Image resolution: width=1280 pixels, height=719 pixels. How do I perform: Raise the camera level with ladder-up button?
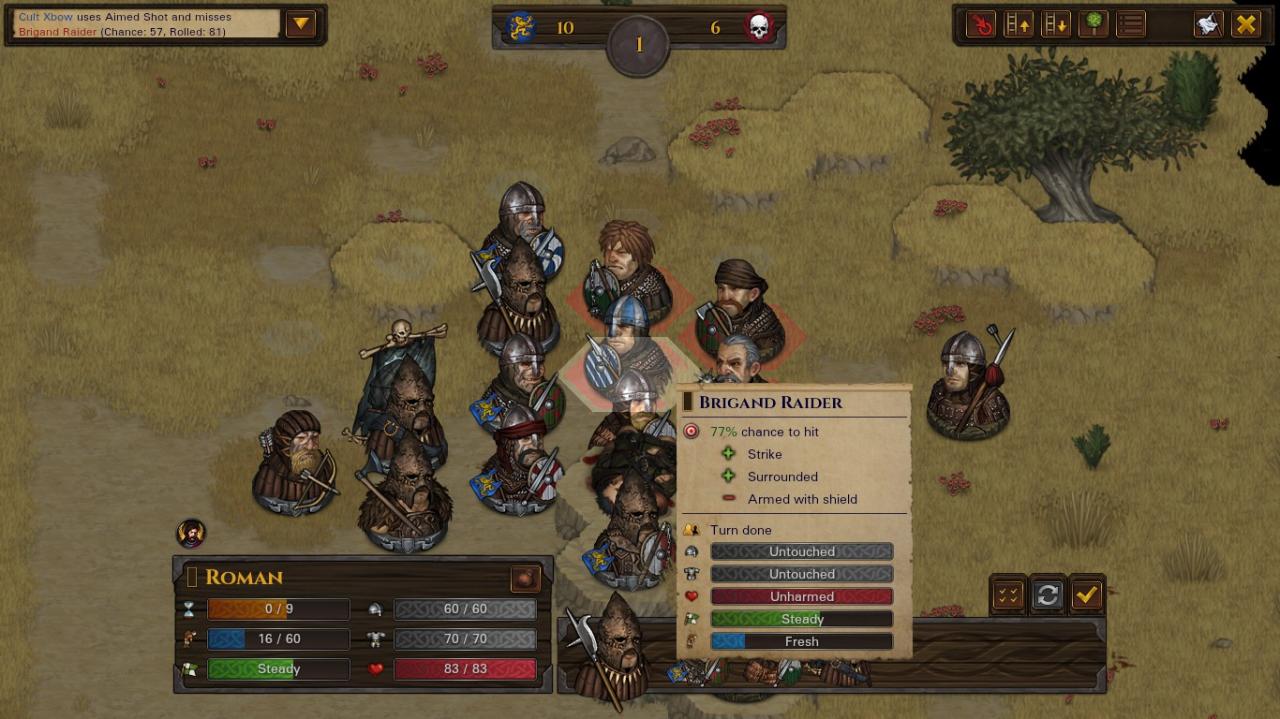[1018, 24]
